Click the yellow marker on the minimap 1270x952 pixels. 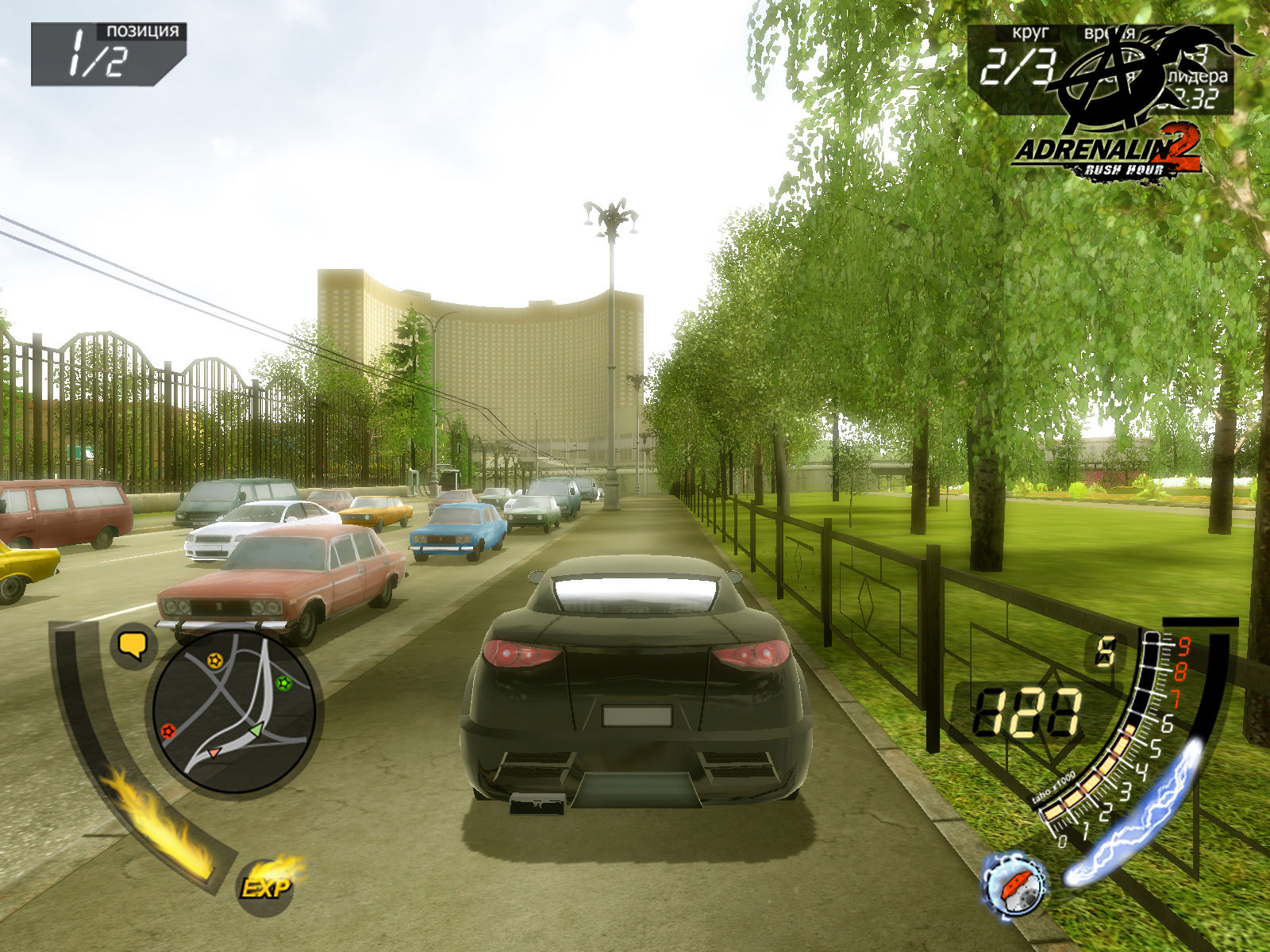214,659
